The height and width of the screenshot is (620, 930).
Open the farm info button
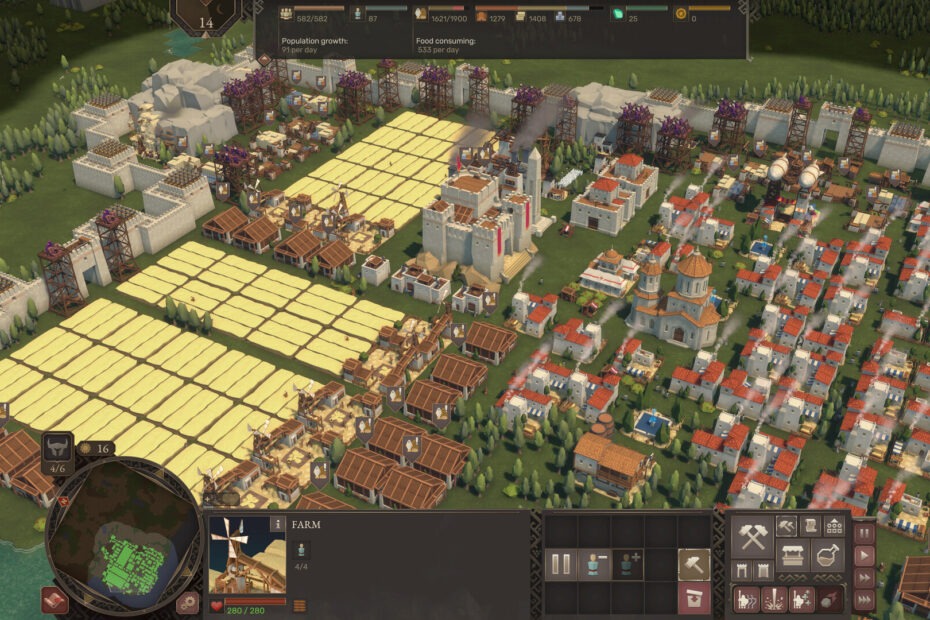(277, 523)
